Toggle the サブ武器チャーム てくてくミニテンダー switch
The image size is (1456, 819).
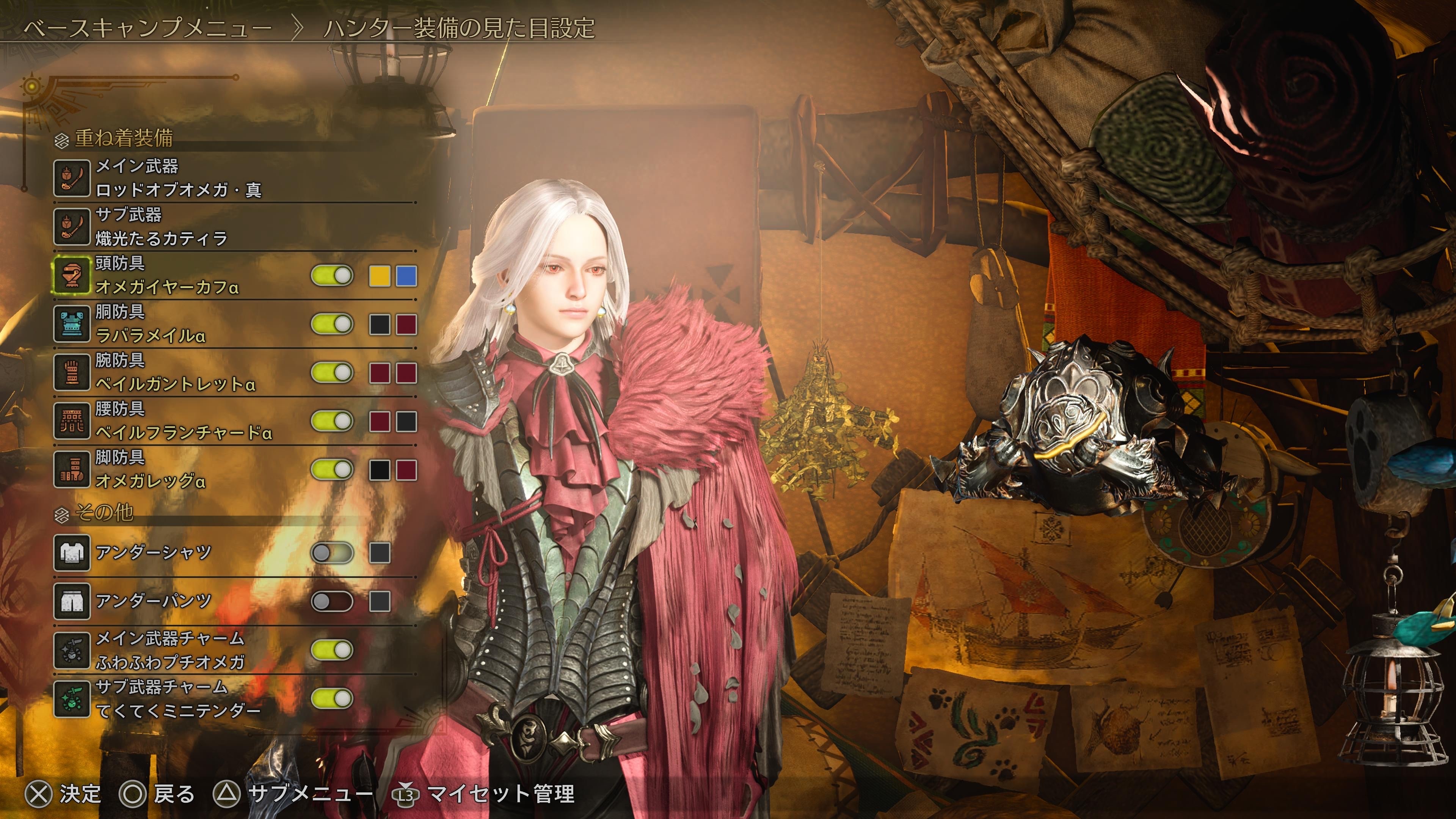tap(332, 698)
